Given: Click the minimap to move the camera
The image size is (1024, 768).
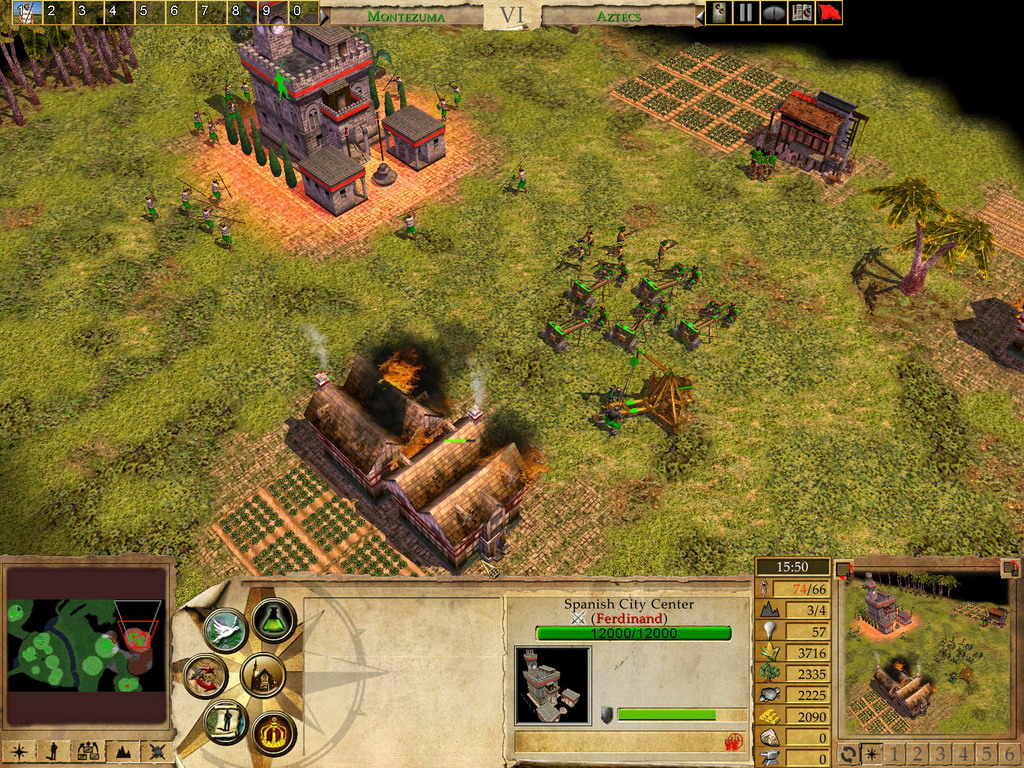Looking at the screenshot, I should click(85, 645).
